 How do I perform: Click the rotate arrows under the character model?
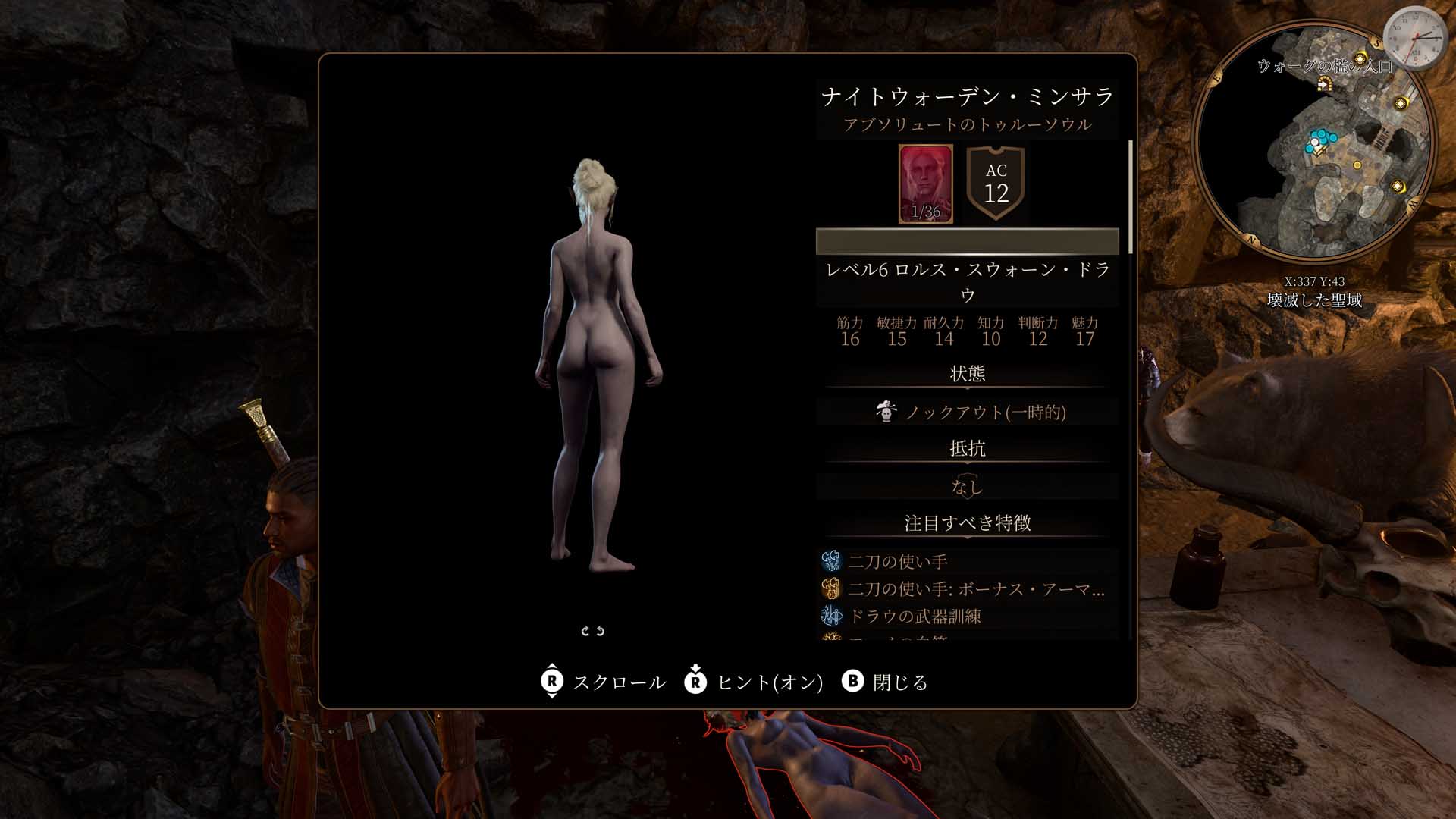[592, 631]
